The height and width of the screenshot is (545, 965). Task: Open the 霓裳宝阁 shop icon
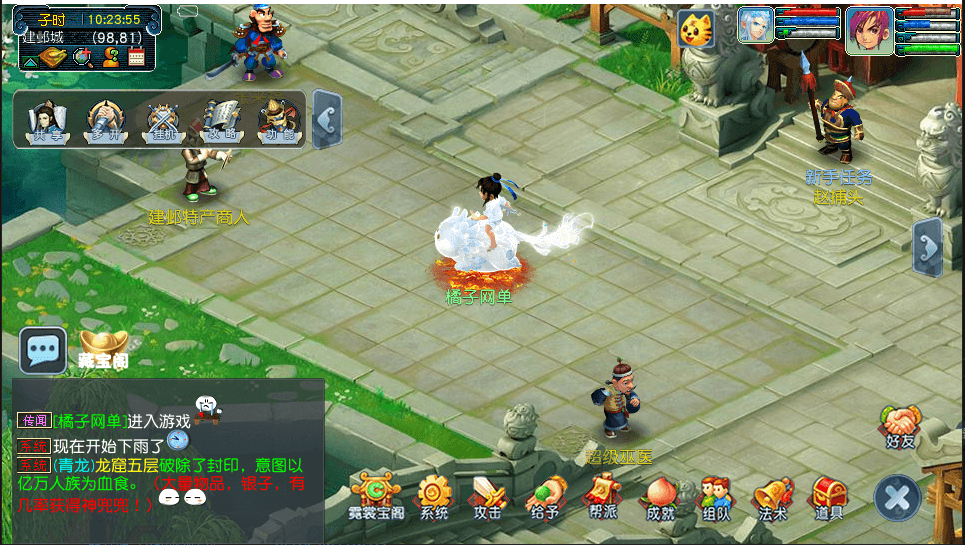376,493
